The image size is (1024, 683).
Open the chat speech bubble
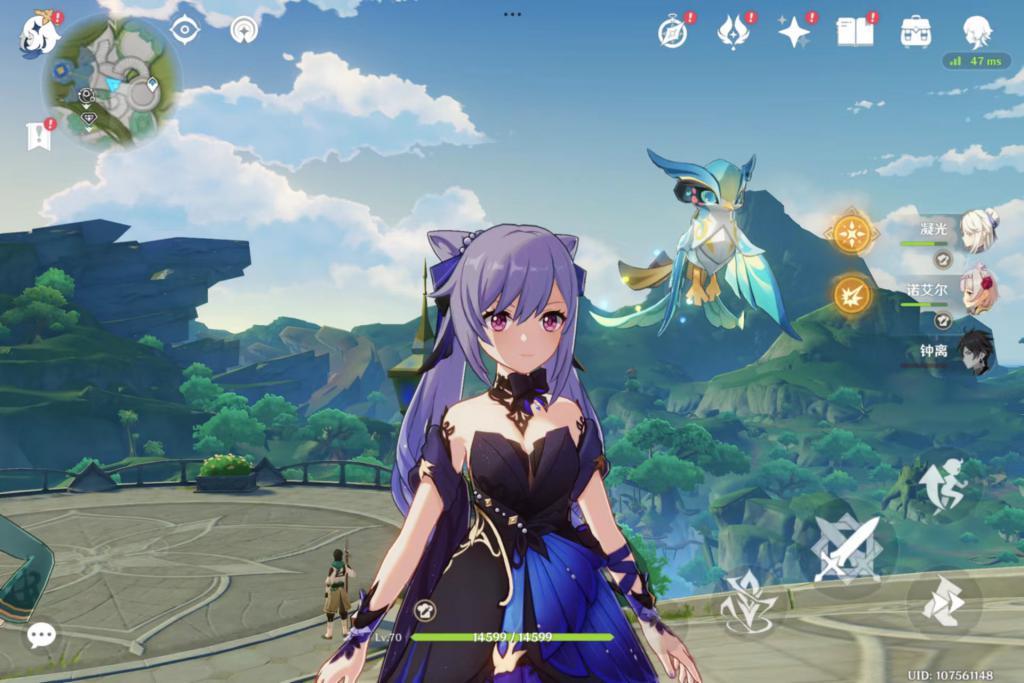[41, 634]
